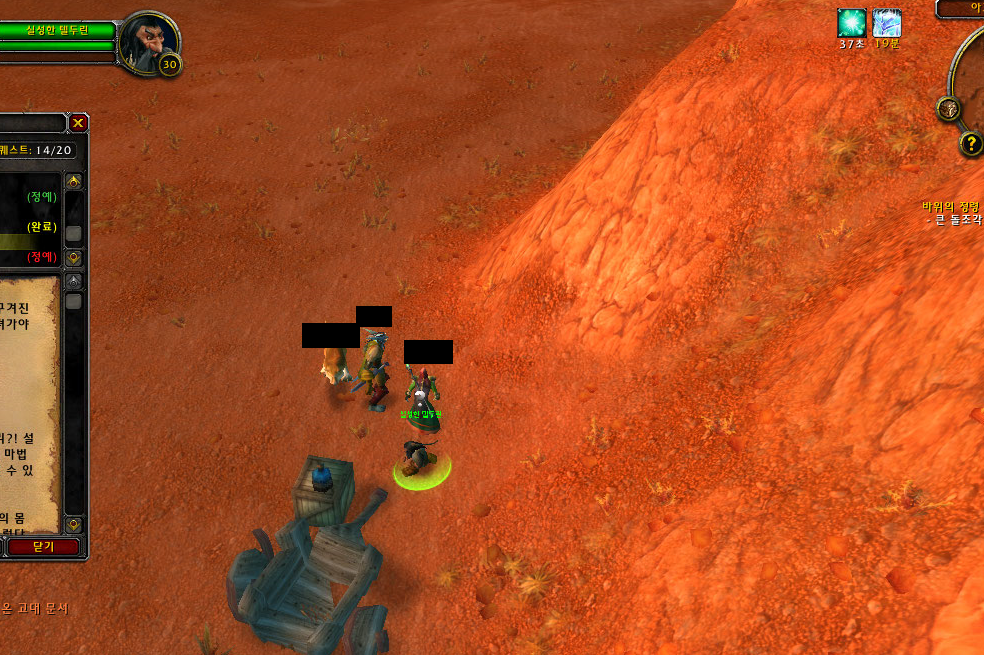Click the red 닫기 button
Image resolution: width=984 pixels, height=655 pixels.
point(43,547)
